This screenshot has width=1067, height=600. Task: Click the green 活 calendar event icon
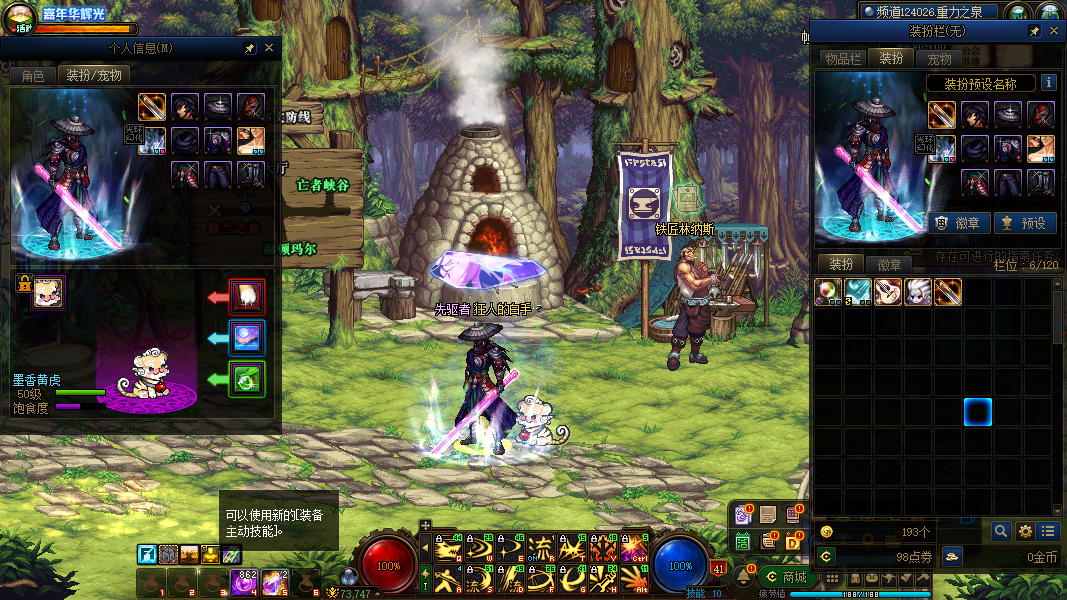point(743,541)
